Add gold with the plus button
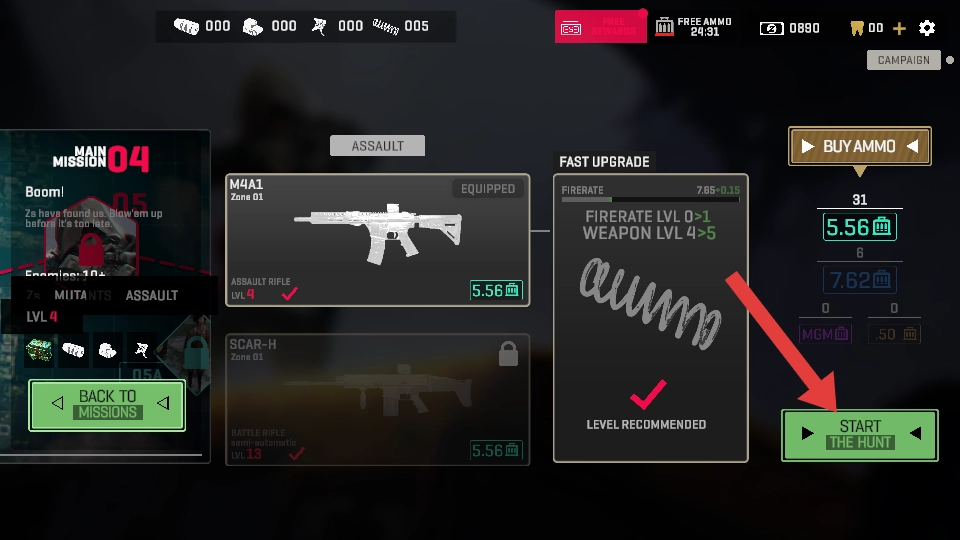960x540 pixels. click(x=899, y=28)
